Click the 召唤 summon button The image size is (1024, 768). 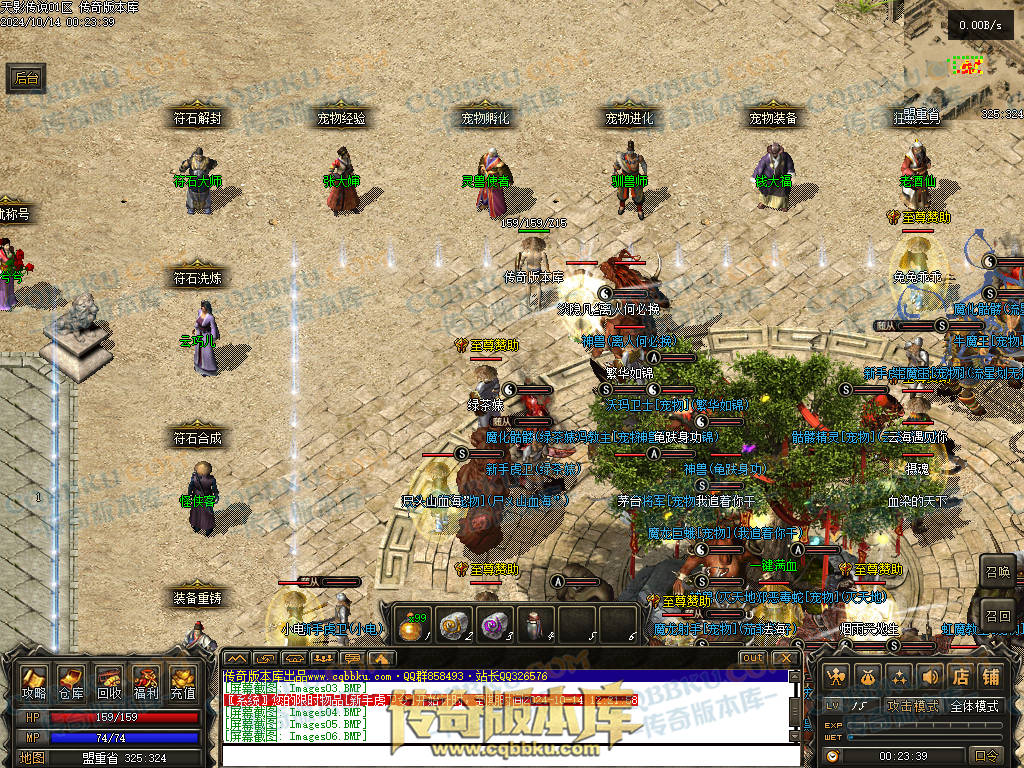pyautogui.click(x=997, y=573)
